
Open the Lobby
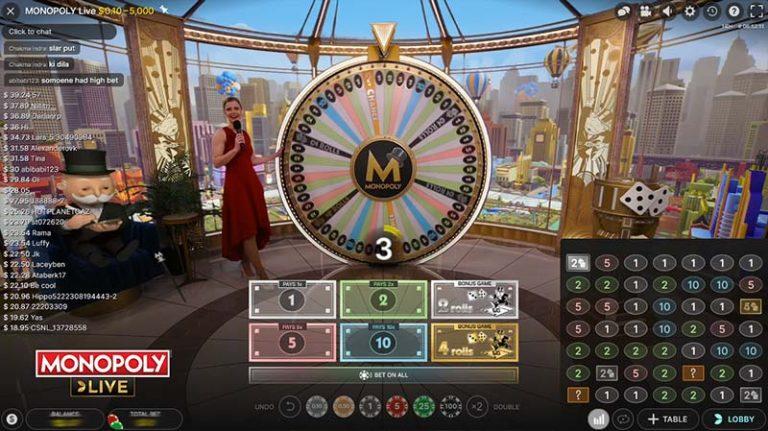tap(734, 420)
